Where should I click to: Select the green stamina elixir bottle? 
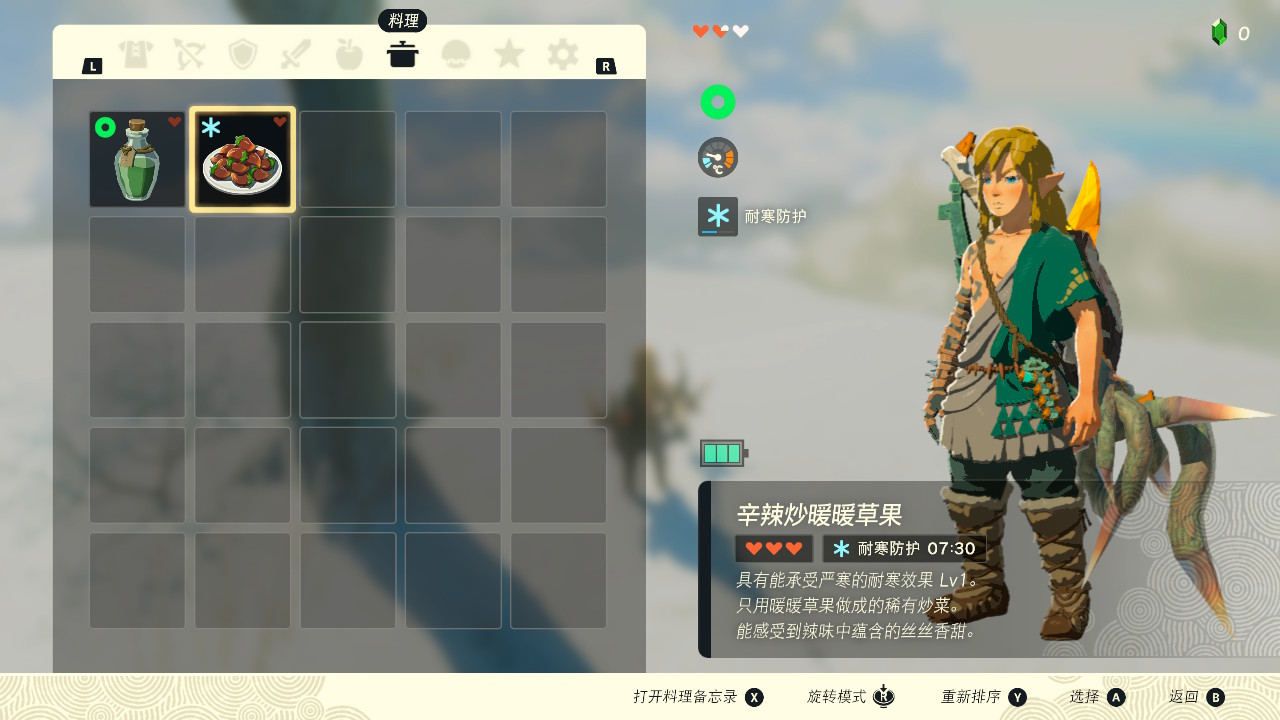point(138,159)
